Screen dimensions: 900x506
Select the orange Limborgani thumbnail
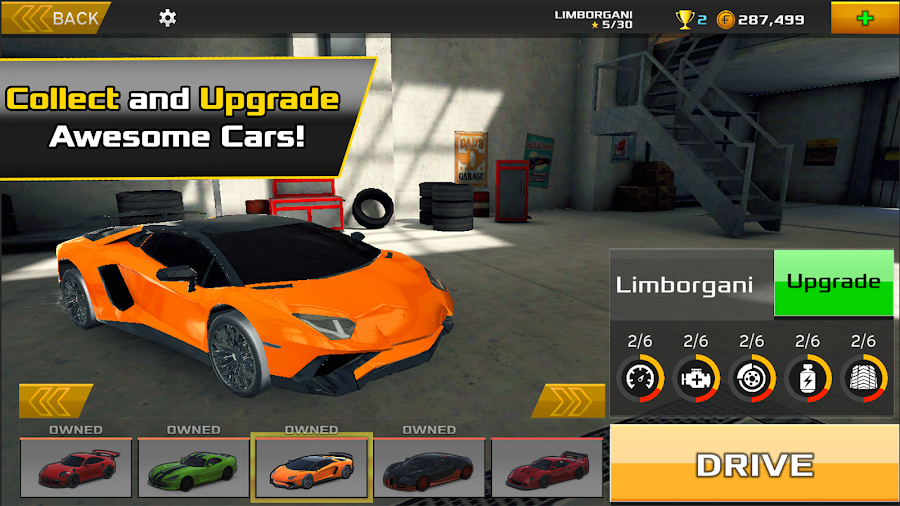coord(311,467)
